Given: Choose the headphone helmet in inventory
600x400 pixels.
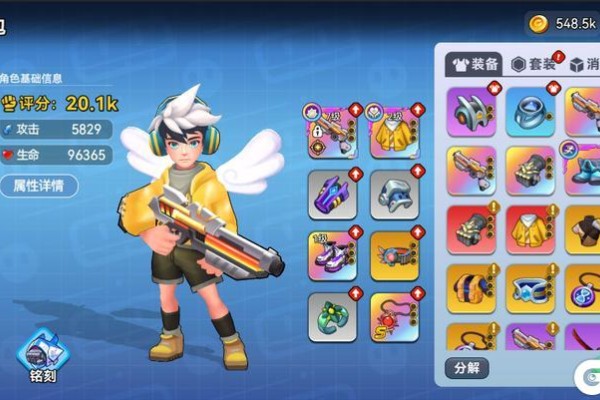Looking at the screenshot, I should click(x=471, y=111).
